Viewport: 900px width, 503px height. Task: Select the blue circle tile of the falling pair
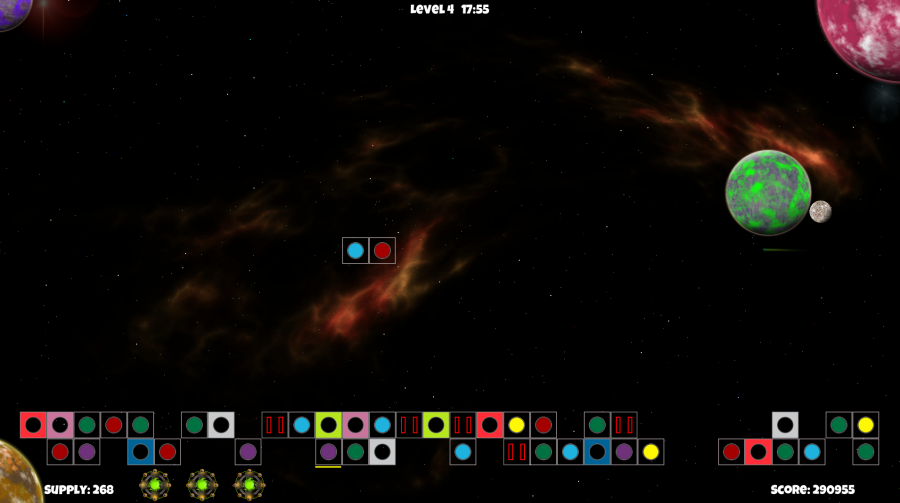(x=355, y=250)
